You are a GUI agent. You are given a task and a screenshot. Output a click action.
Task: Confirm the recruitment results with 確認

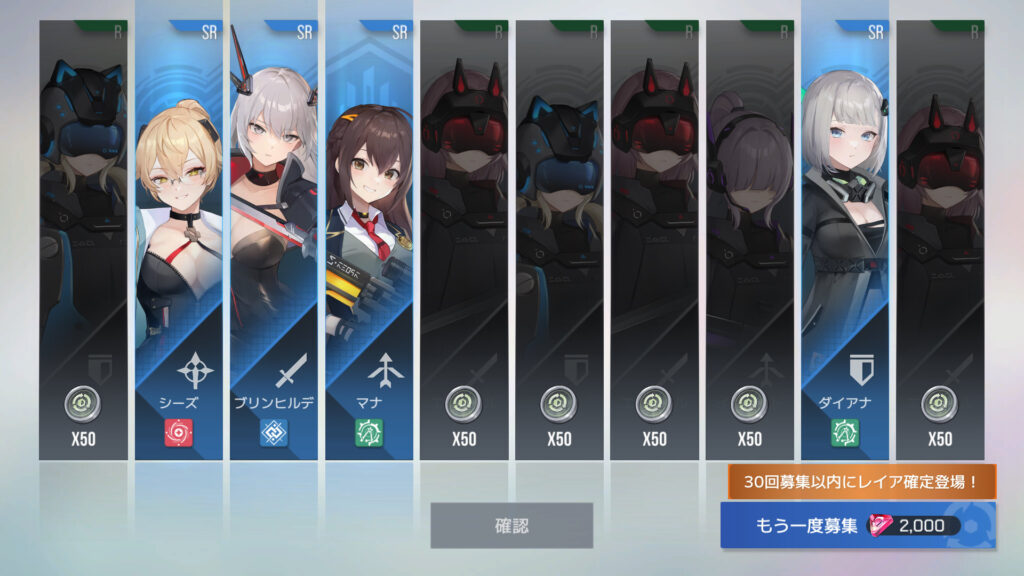[x=511, y=525]
